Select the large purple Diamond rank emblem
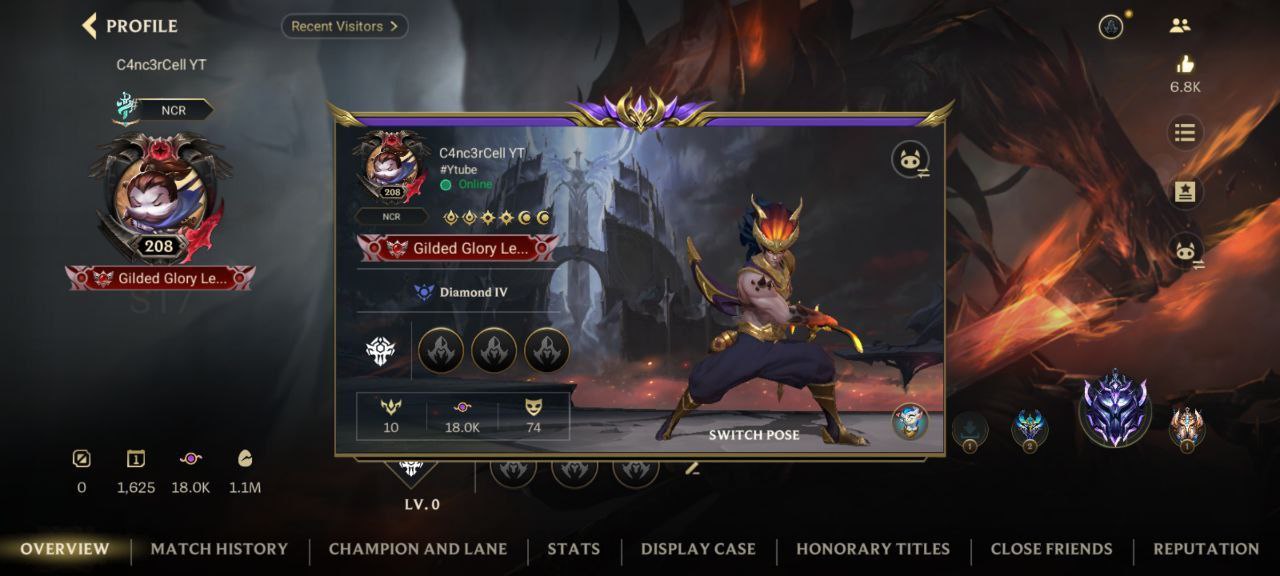This screenshot has height=576, width=1280. point(1115,409)
